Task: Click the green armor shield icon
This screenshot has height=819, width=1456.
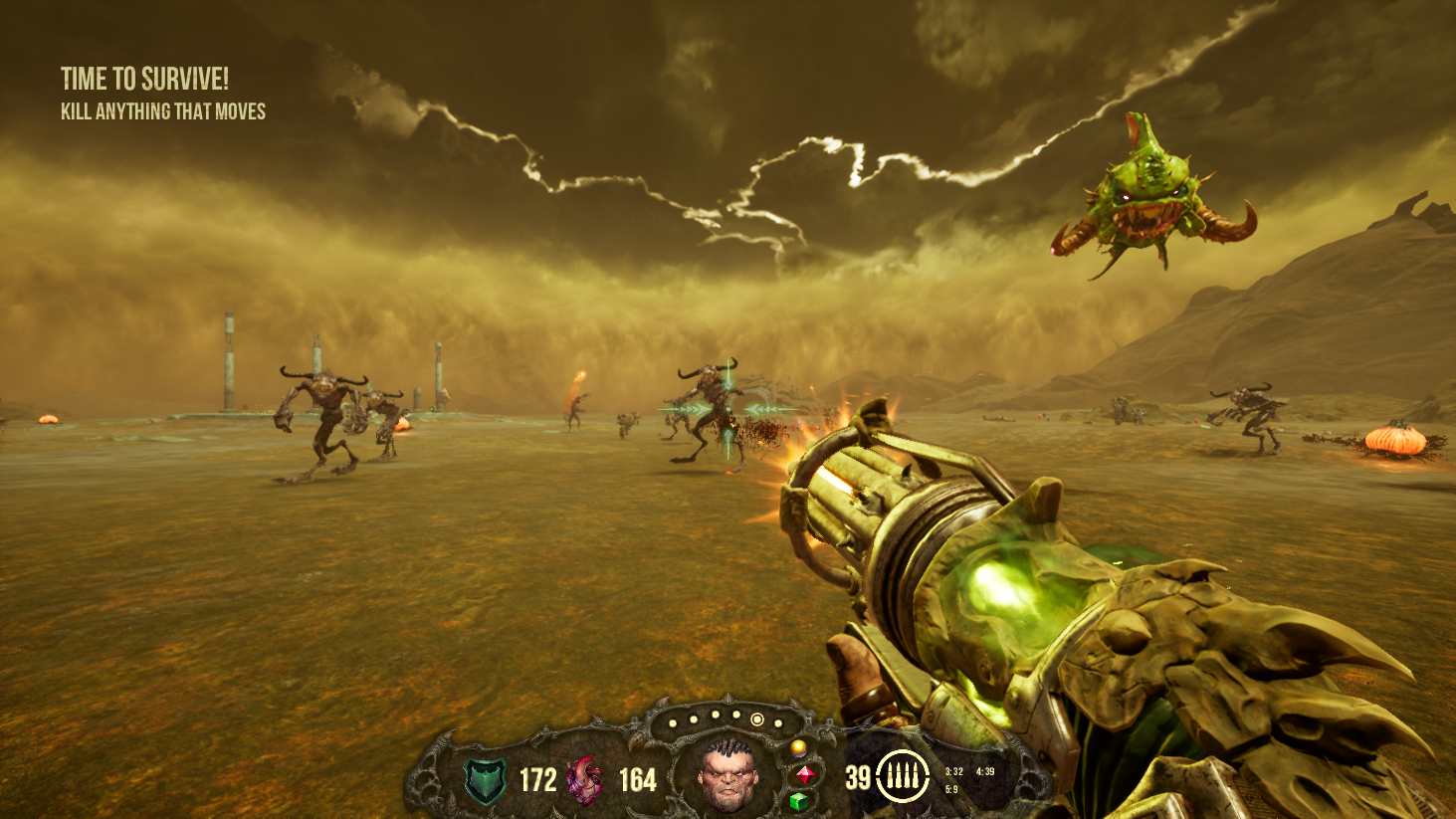Action: click(486, 780)
